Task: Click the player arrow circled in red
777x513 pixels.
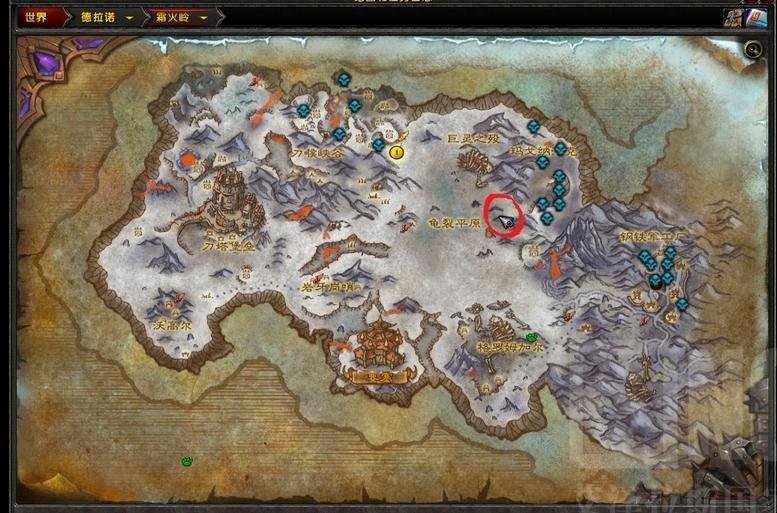Action: 509,219
